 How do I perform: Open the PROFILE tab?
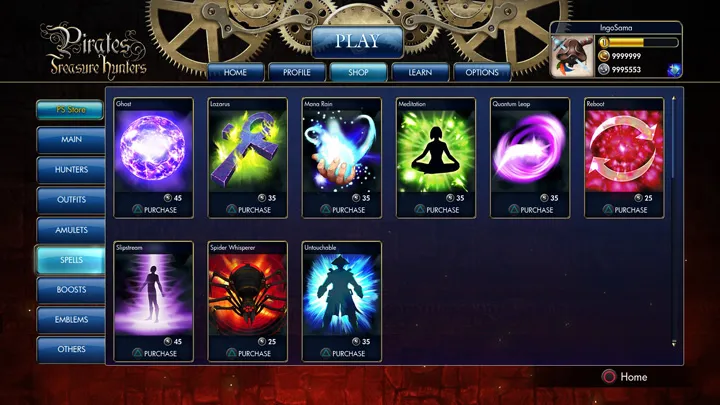(x=297, y=72)
